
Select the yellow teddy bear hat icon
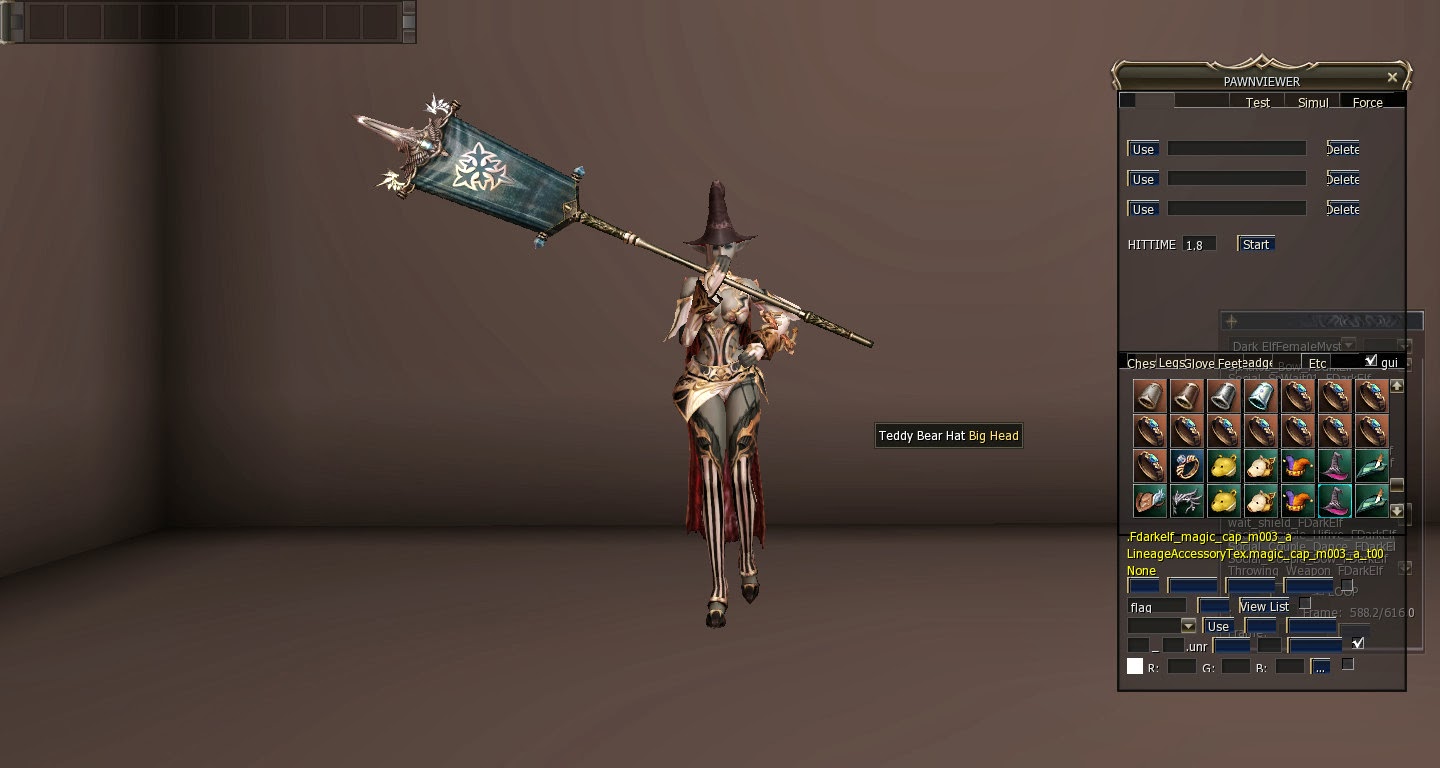coord(1224,465)
